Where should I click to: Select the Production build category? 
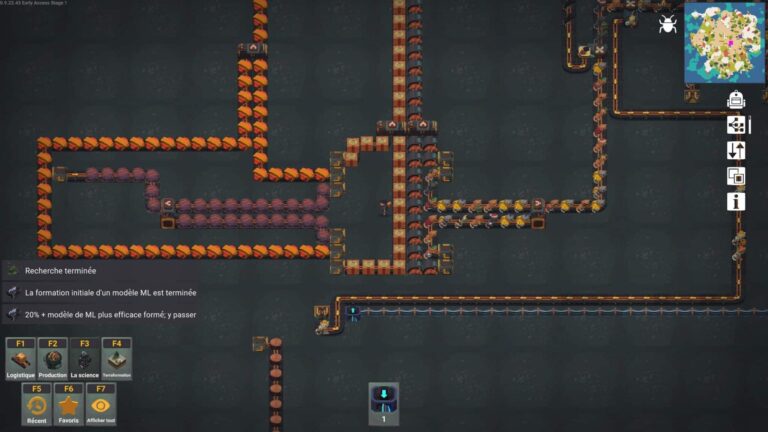pyautogui.click(x=53, y=359)
